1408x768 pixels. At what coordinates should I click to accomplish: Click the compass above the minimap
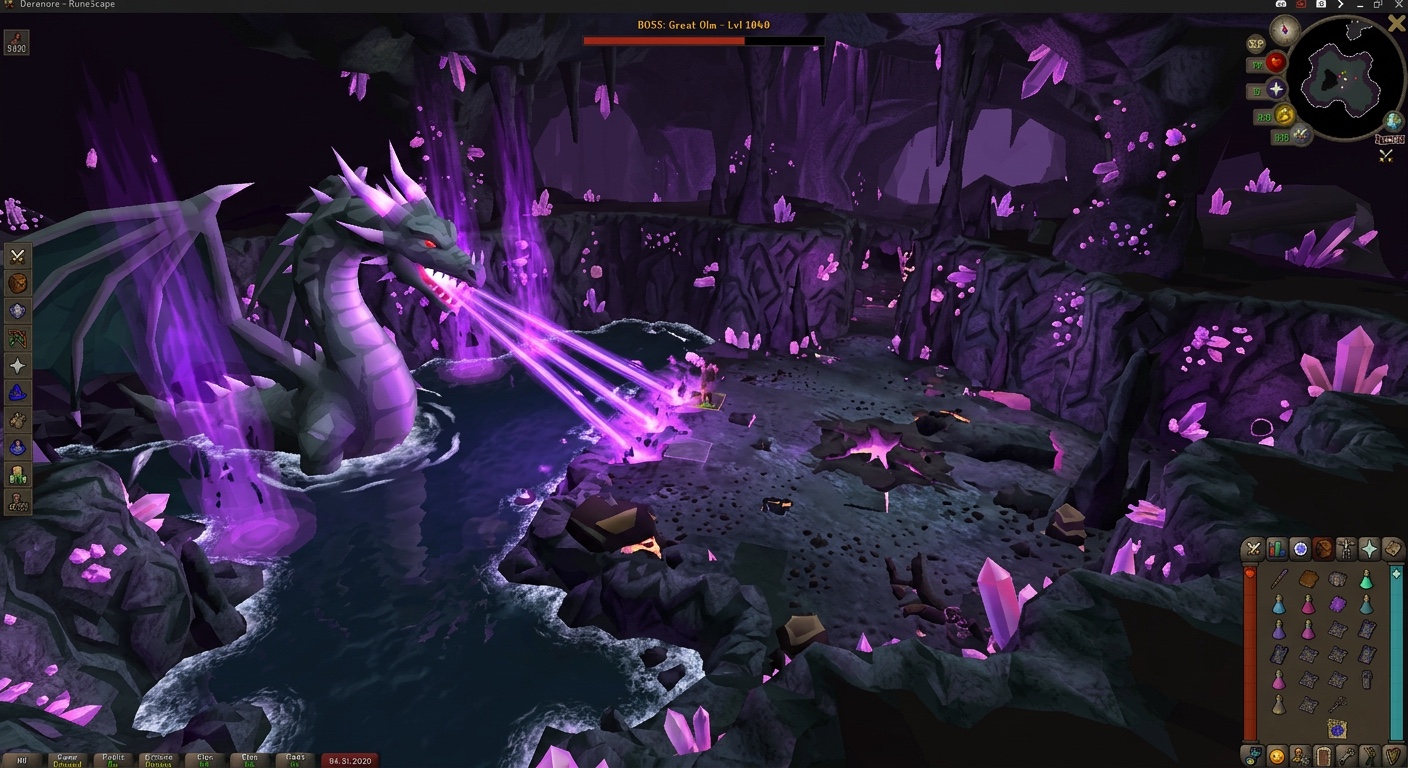[1285, 29]
